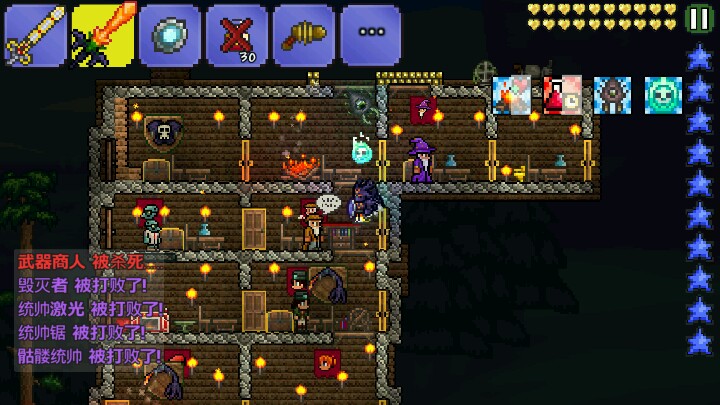Tap the dark creature buff icon

[612, 95]
